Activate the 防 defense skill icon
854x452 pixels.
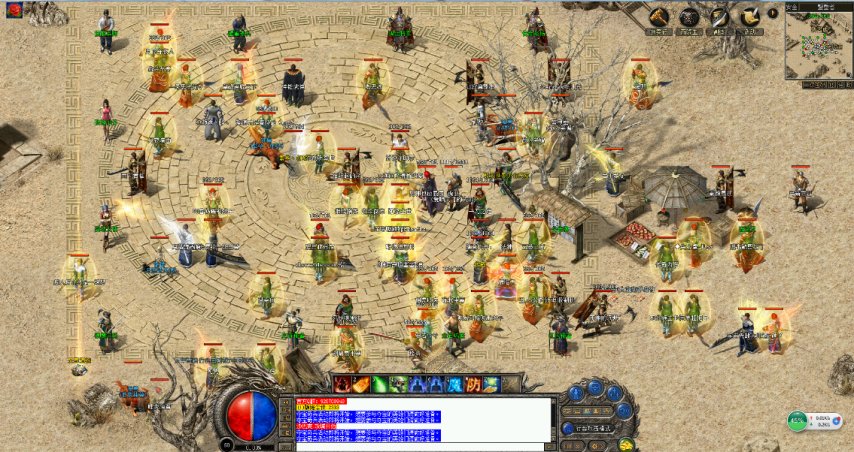[474, 384]
